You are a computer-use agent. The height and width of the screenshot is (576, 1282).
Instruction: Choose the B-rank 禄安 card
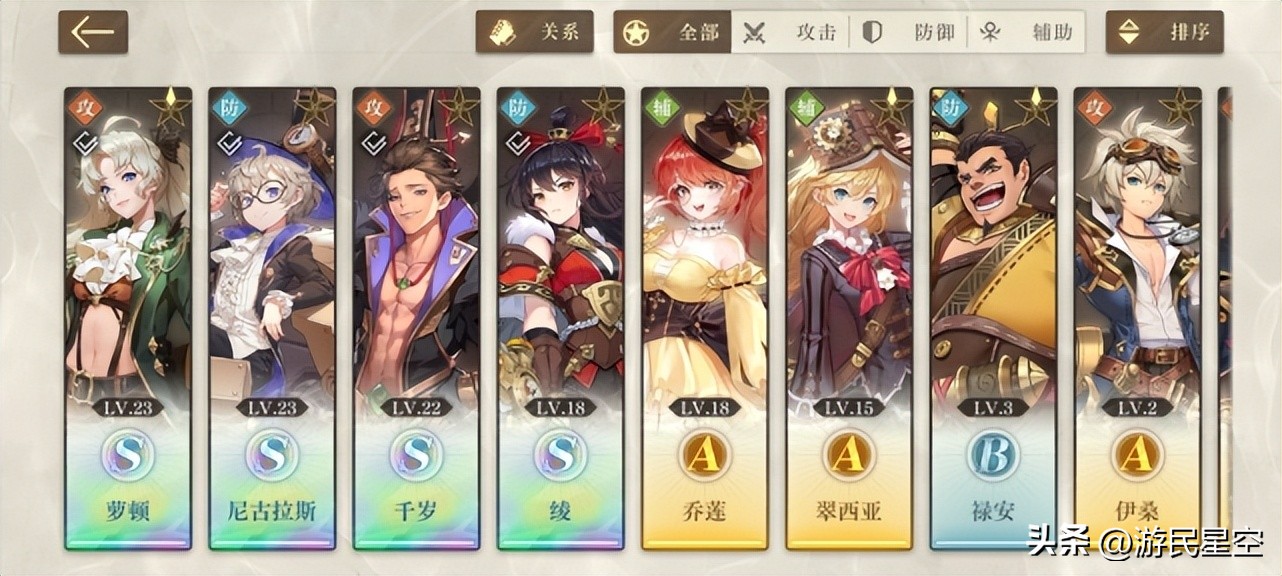[x=993, y=318]
